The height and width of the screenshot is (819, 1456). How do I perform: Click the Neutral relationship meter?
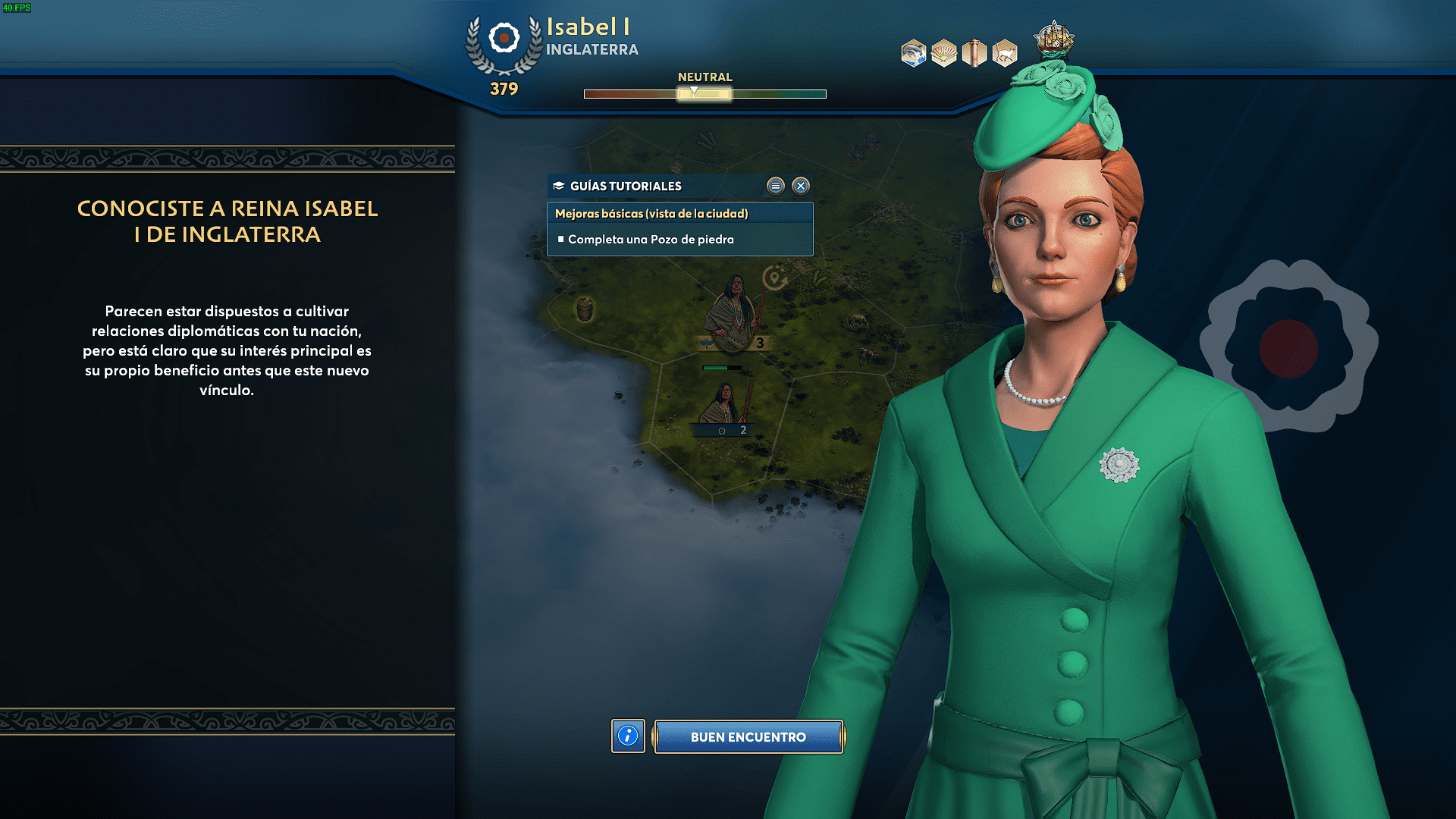click(704, 93)
